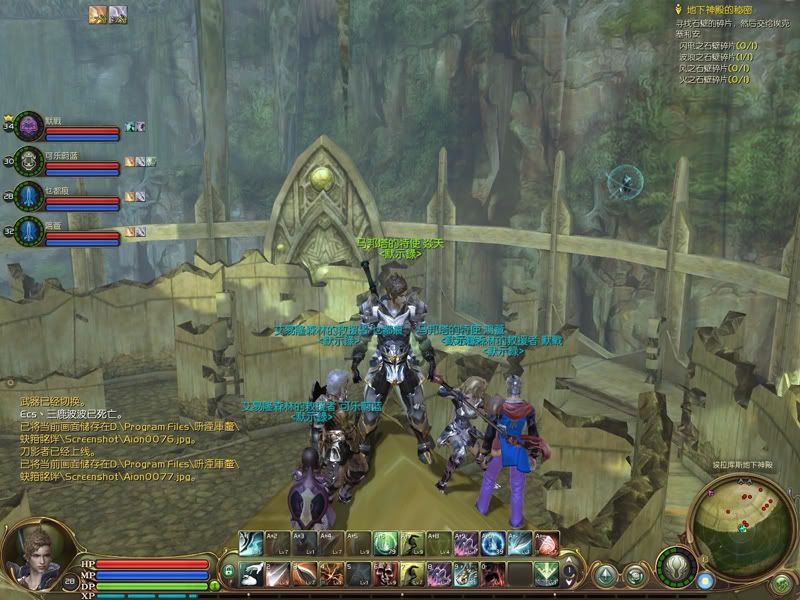800x600 pixels.
Task: Target the level 32 party member's sword portrait
Action: pyautogui.click(x=30, y=232)
